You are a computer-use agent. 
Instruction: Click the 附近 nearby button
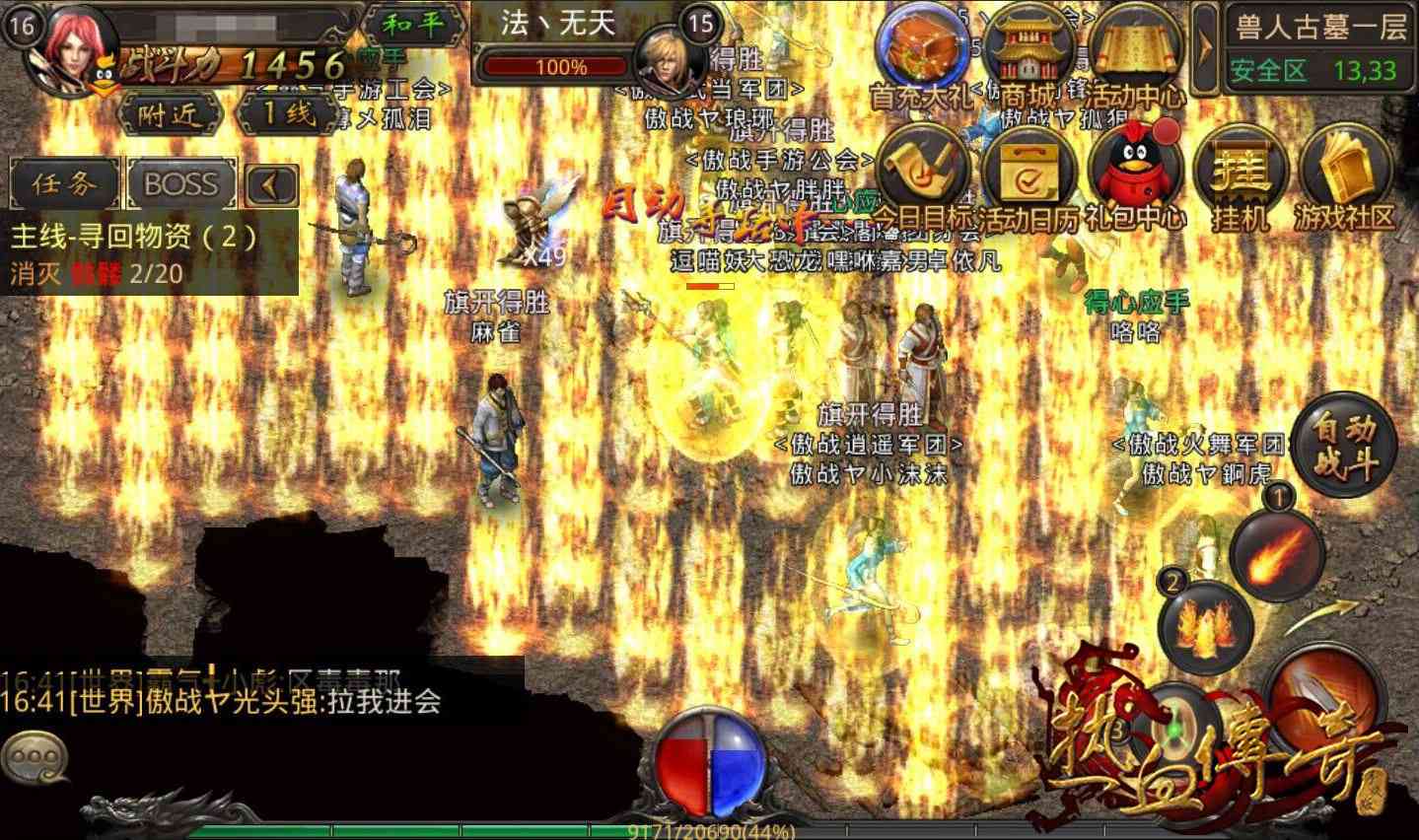pyautogui.click(x=170, y=115)
